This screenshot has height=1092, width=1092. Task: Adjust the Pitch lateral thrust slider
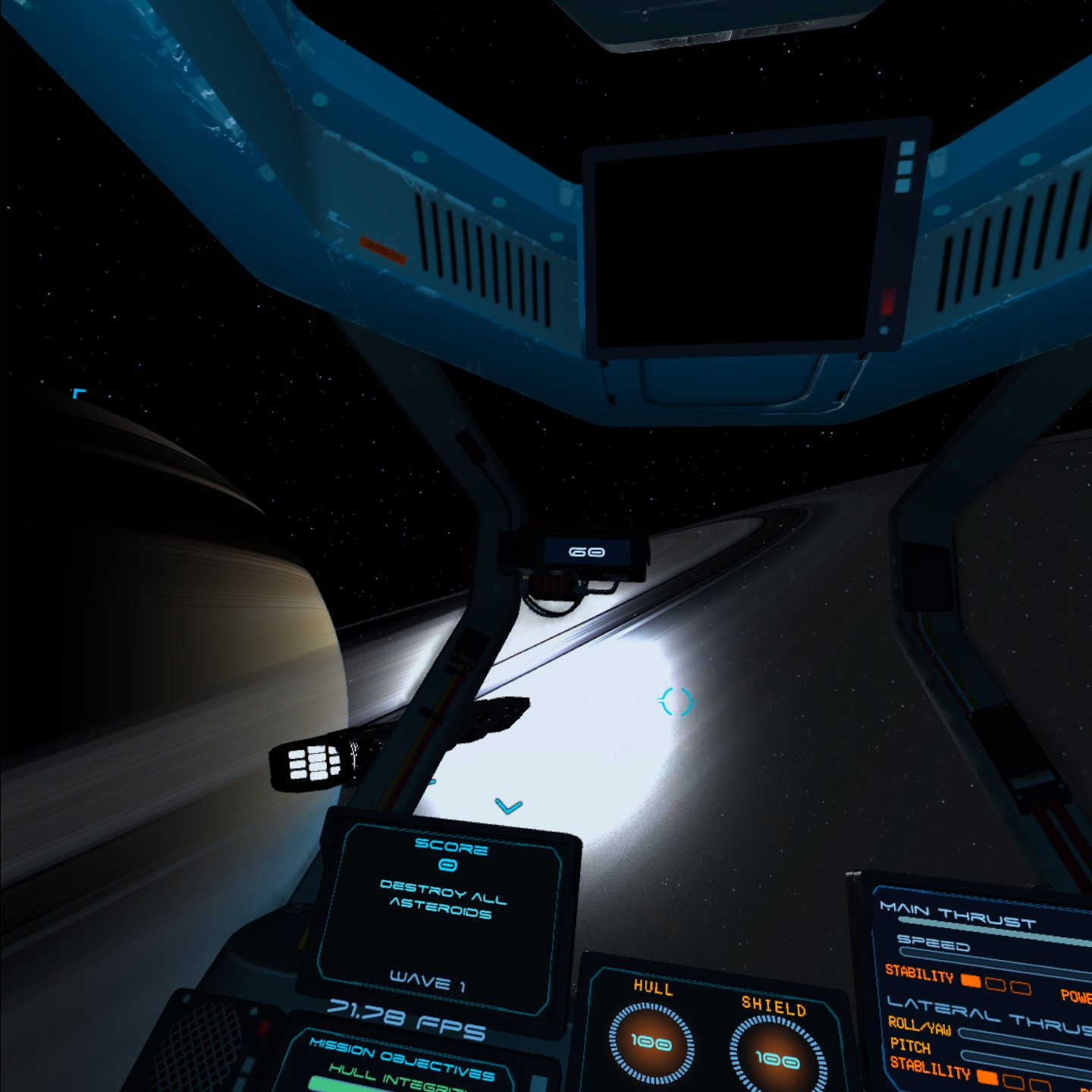1024,1057
